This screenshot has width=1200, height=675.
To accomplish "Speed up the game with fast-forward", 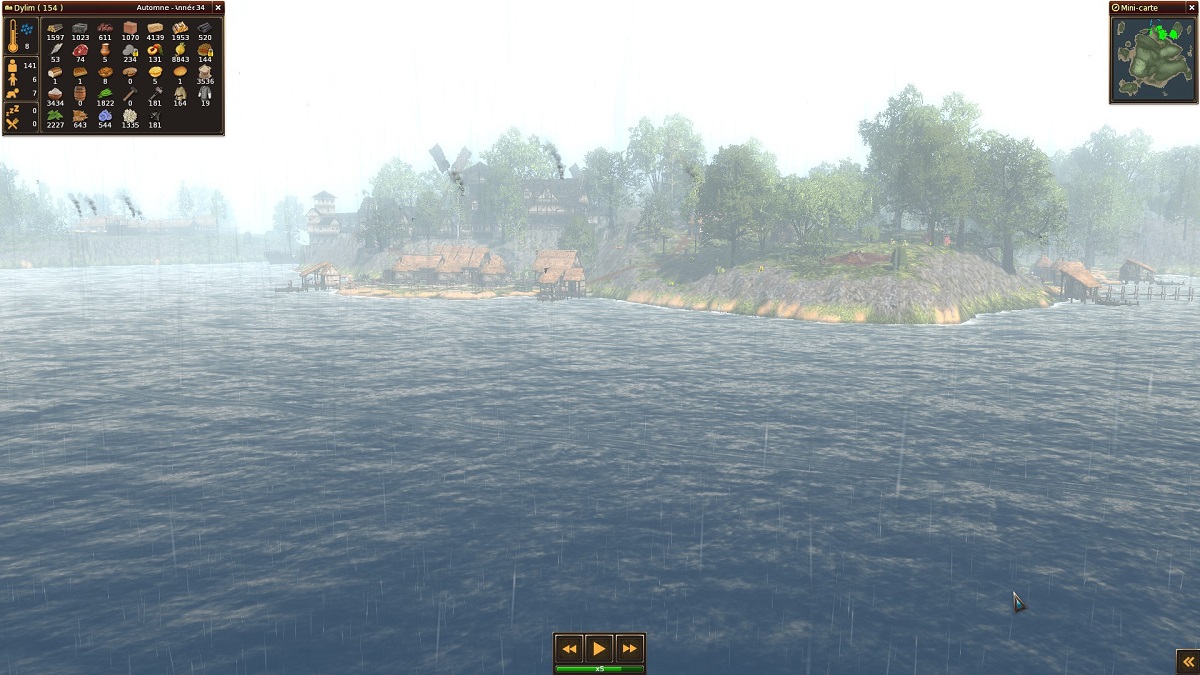I will 629,648.
